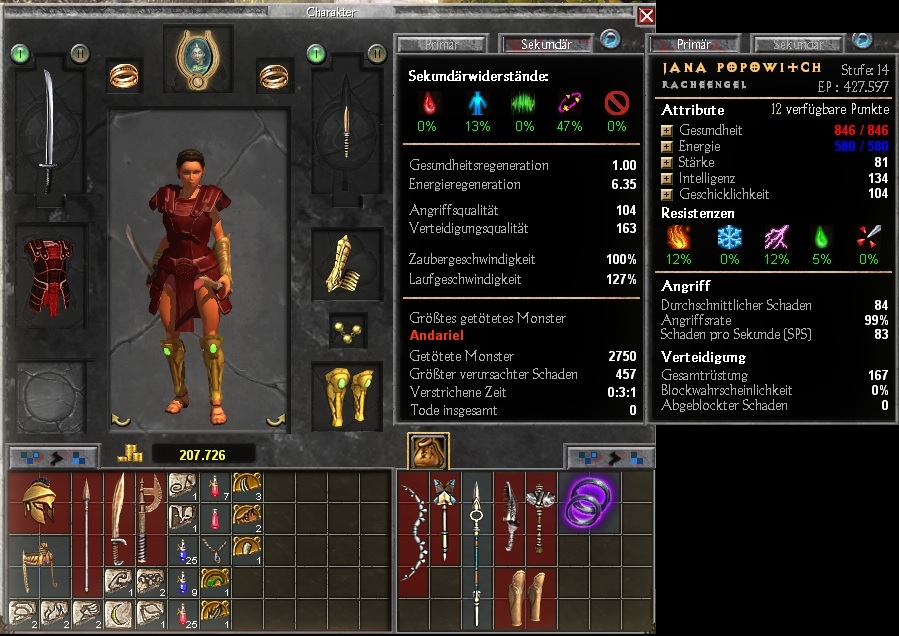This screenshot has width=899, height=636.
Task: Select the purple glowing ring in the bag
Action: (587, 501)
